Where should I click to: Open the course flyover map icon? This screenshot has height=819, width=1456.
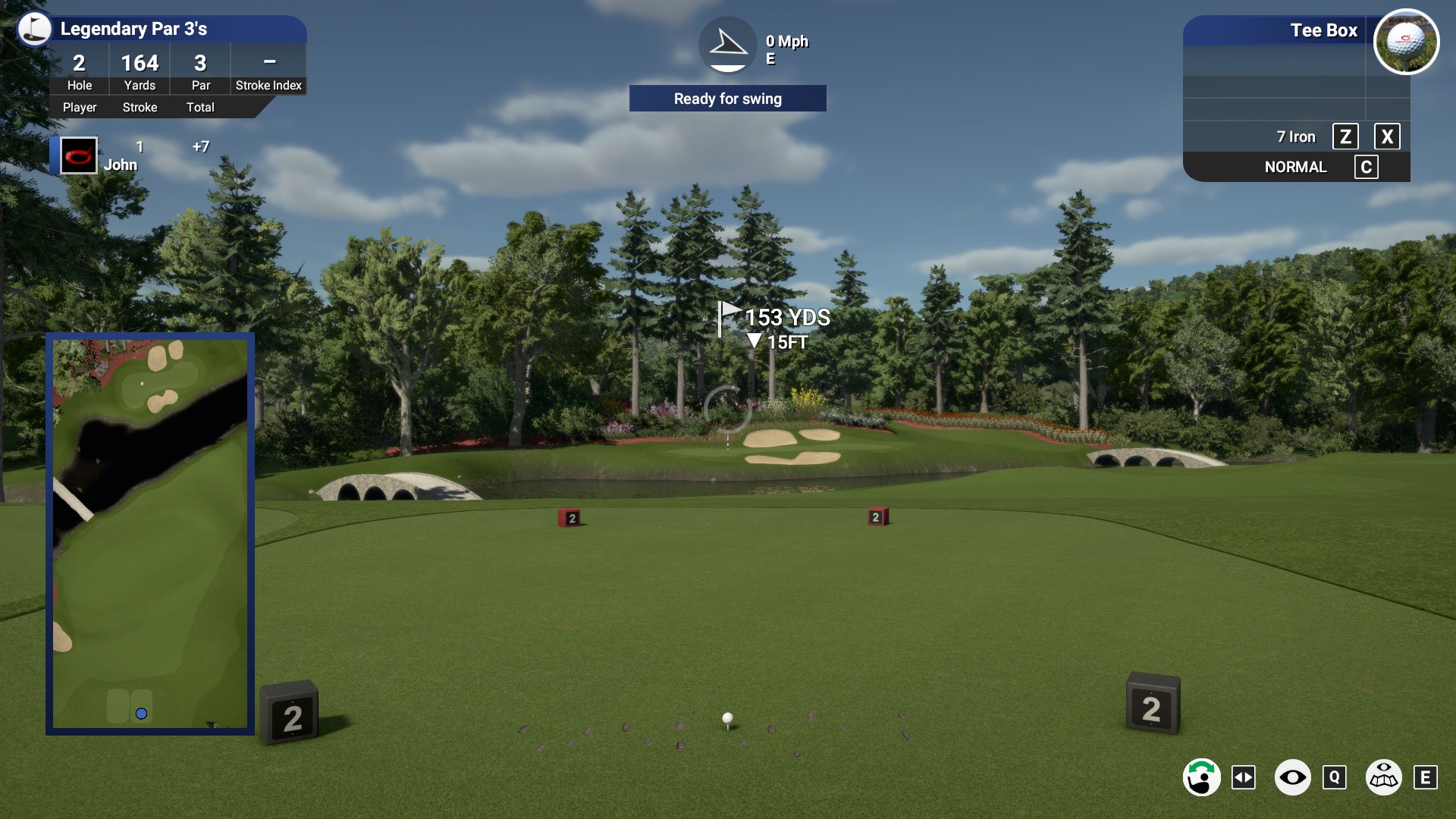tap(1384, 777)
